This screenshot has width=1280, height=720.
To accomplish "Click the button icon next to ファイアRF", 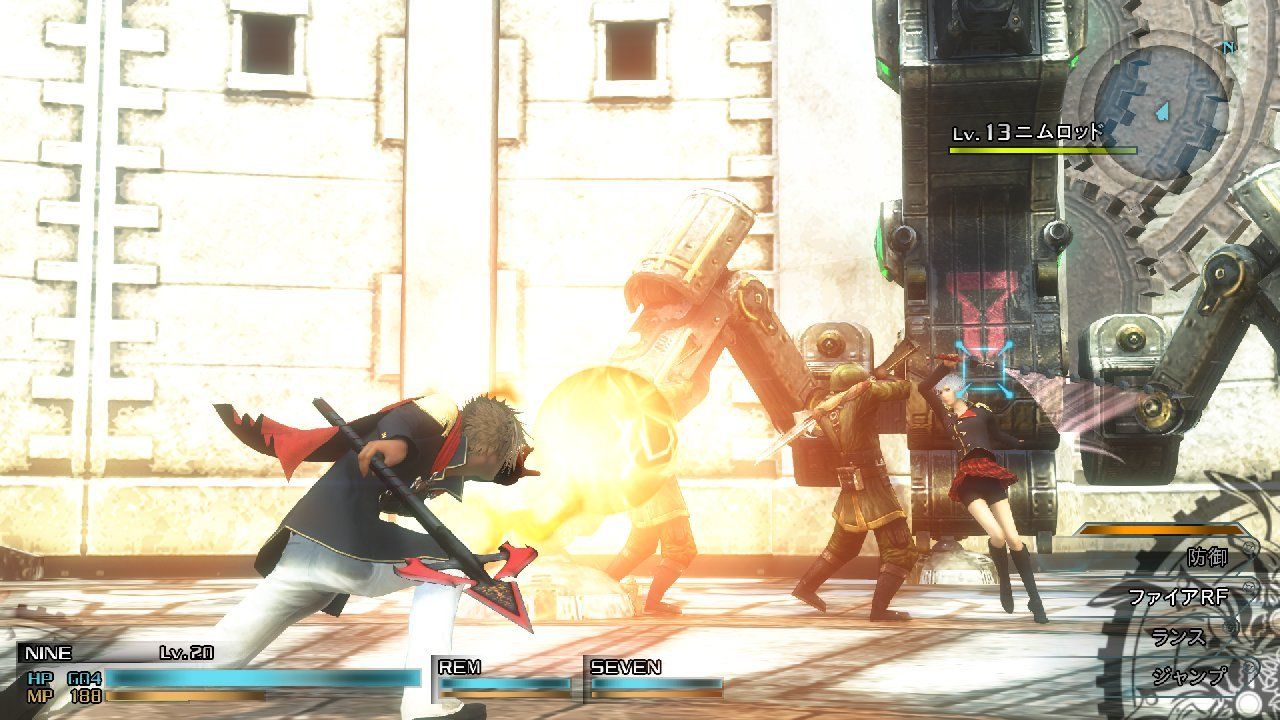I will [1248, 586].
